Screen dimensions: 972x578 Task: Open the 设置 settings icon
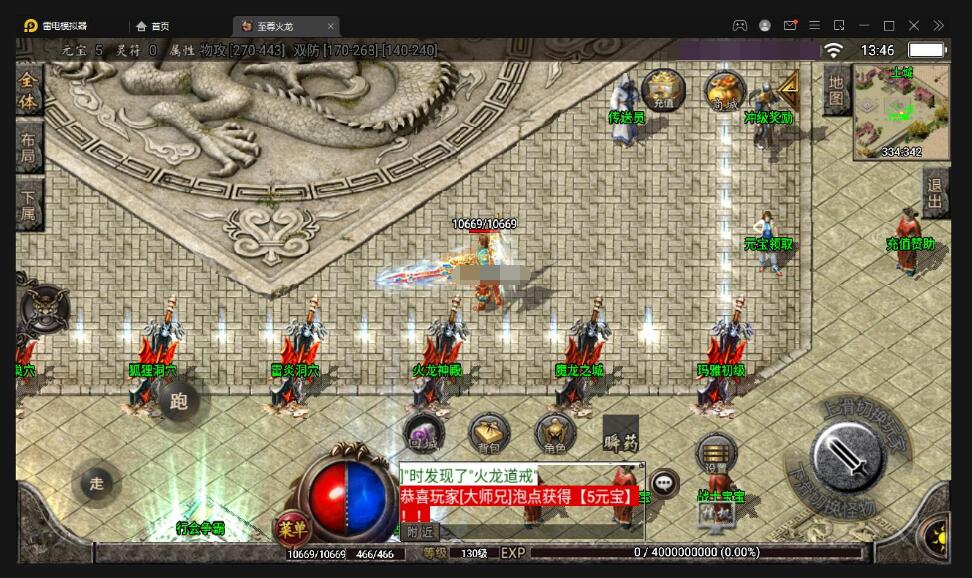pyautogui.click(x=716, y=455)
